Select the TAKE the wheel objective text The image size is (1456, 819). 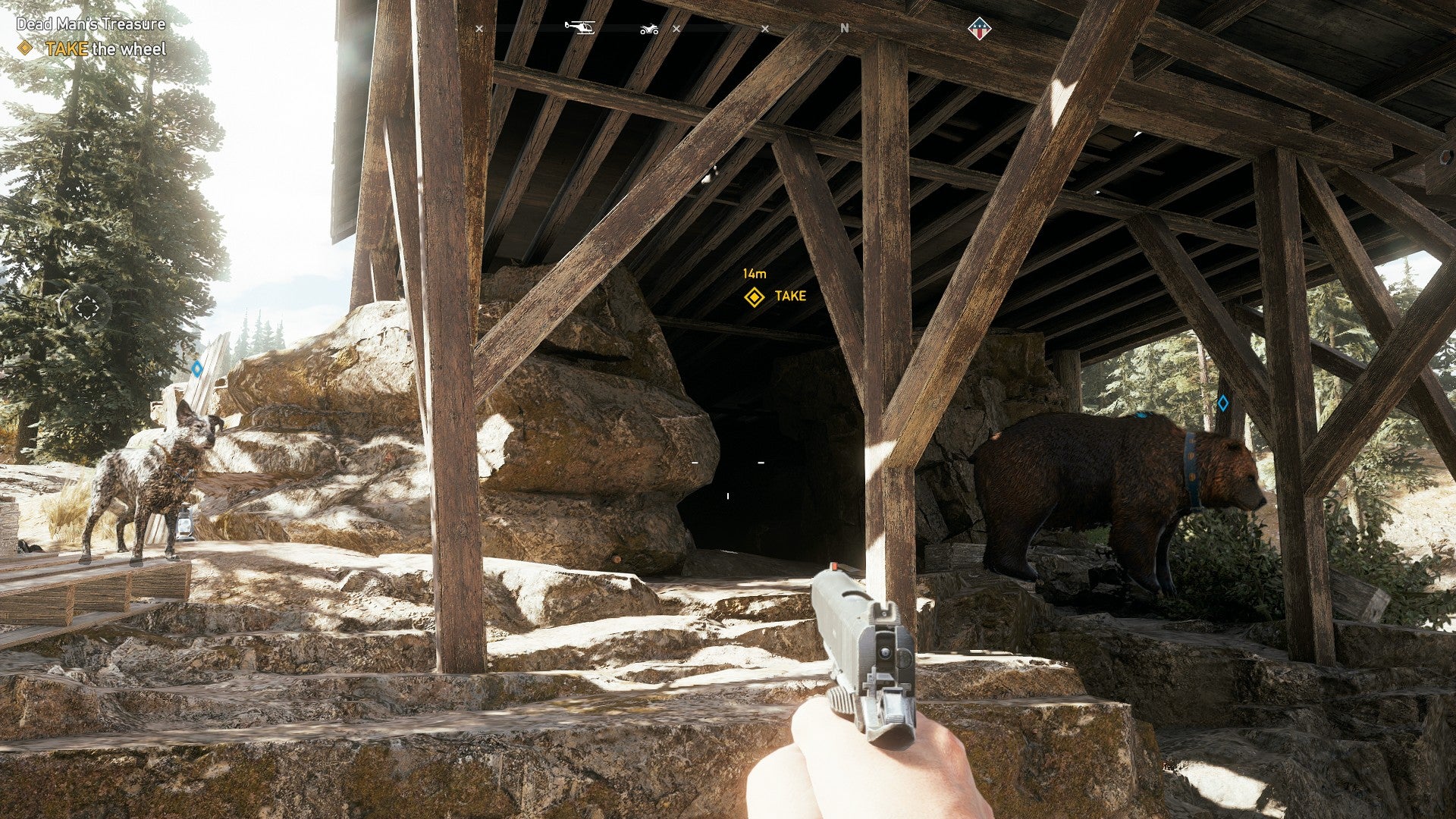click(106, 47)
